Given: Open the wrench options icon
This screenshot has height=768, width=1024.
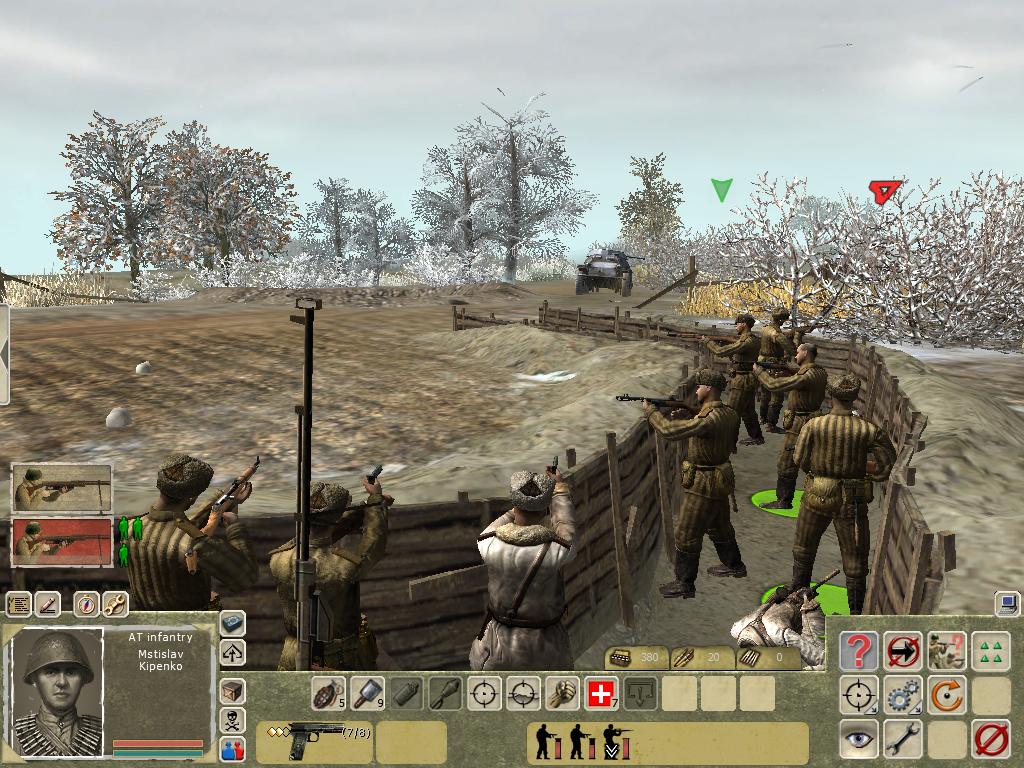Looking at the screenshot, I should (x=115, y=604).
